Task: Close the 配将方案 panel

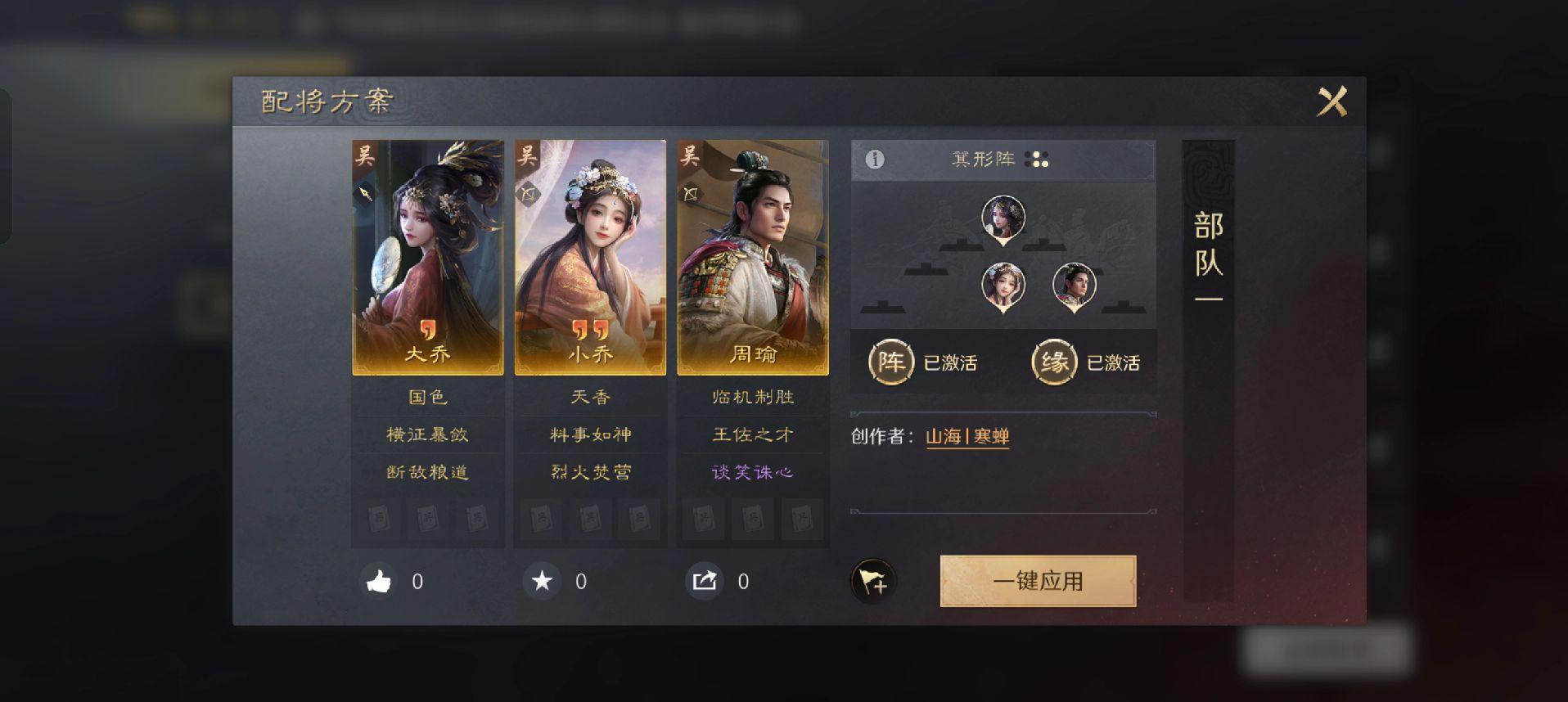Action: click(1331, 102)
